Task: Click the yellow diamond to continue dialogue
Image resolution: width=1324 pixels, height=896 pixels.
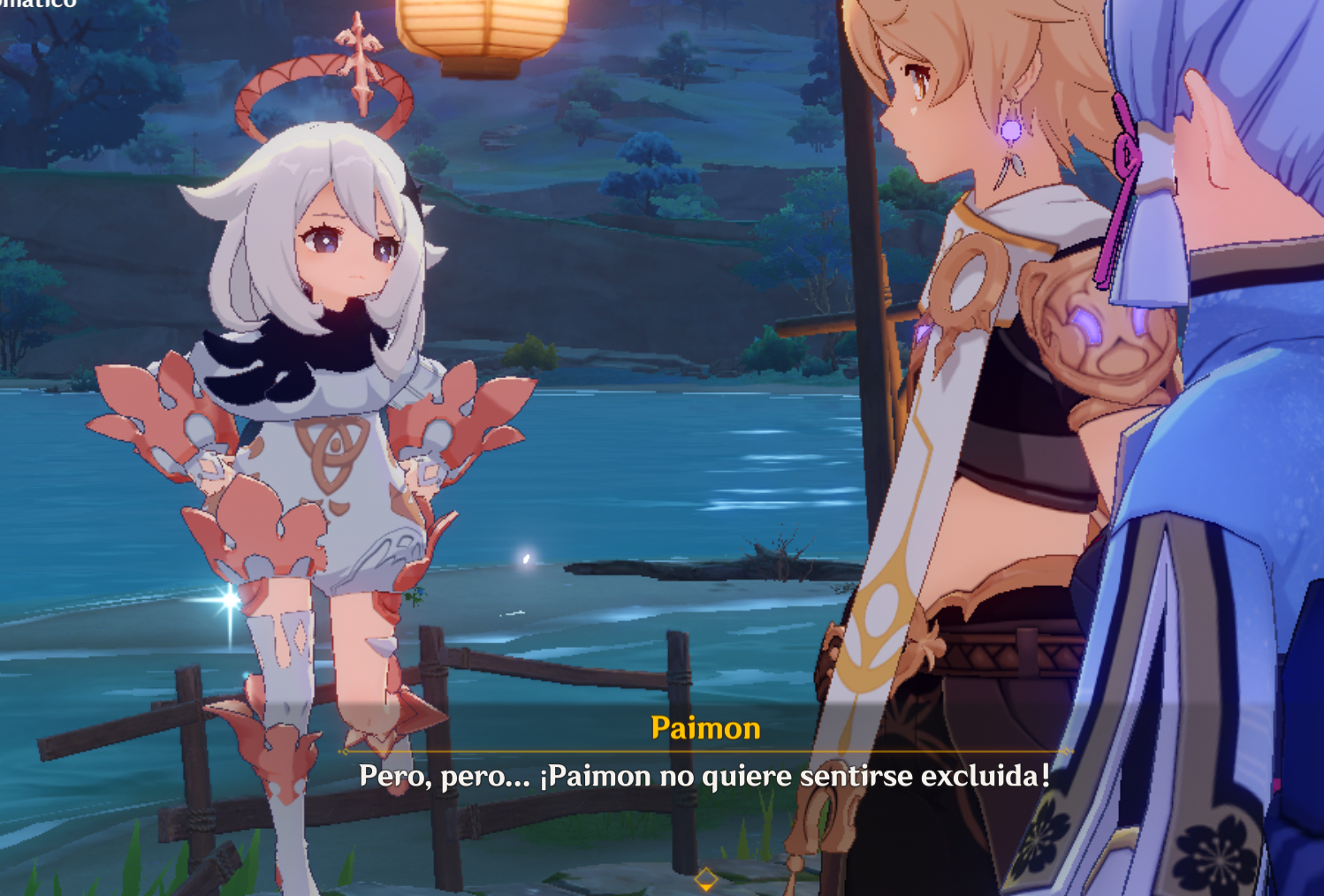Action: coord(707,878)
